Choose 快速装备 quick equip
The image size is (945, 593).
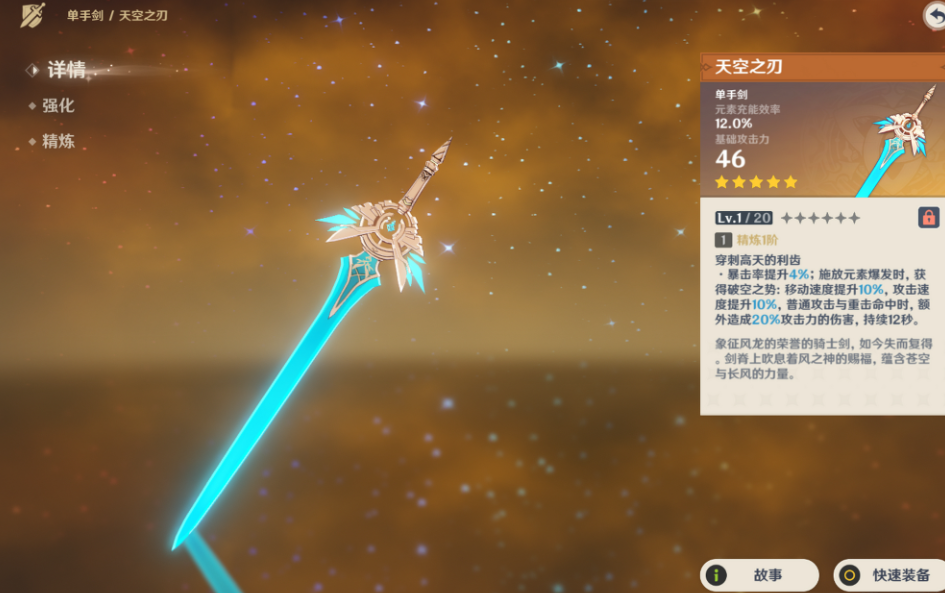pyautogui.click(x=889, y=575)
